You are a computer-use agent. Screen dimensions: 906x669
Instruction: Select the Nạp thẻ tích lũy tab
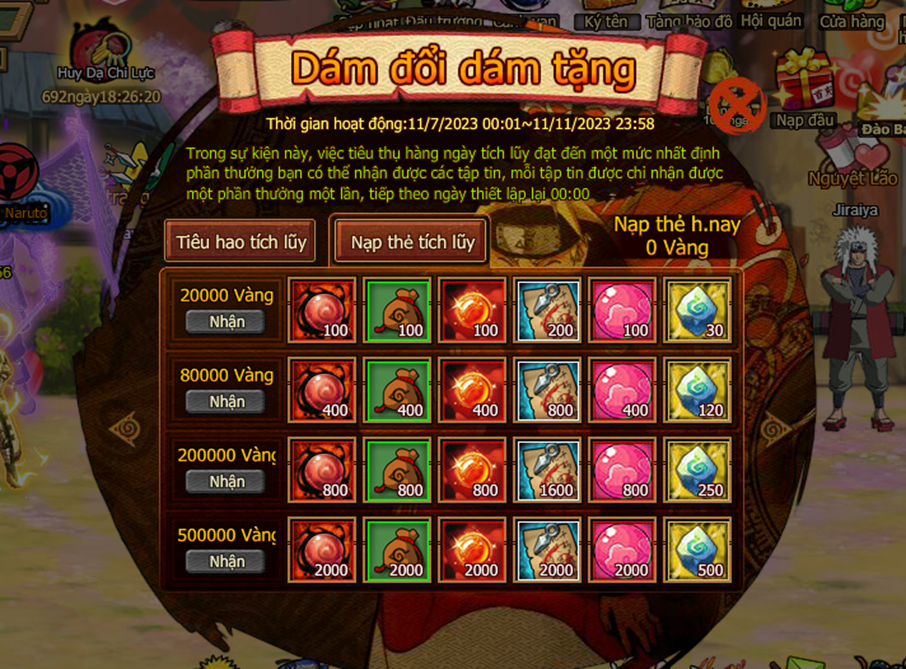[412, 242]
